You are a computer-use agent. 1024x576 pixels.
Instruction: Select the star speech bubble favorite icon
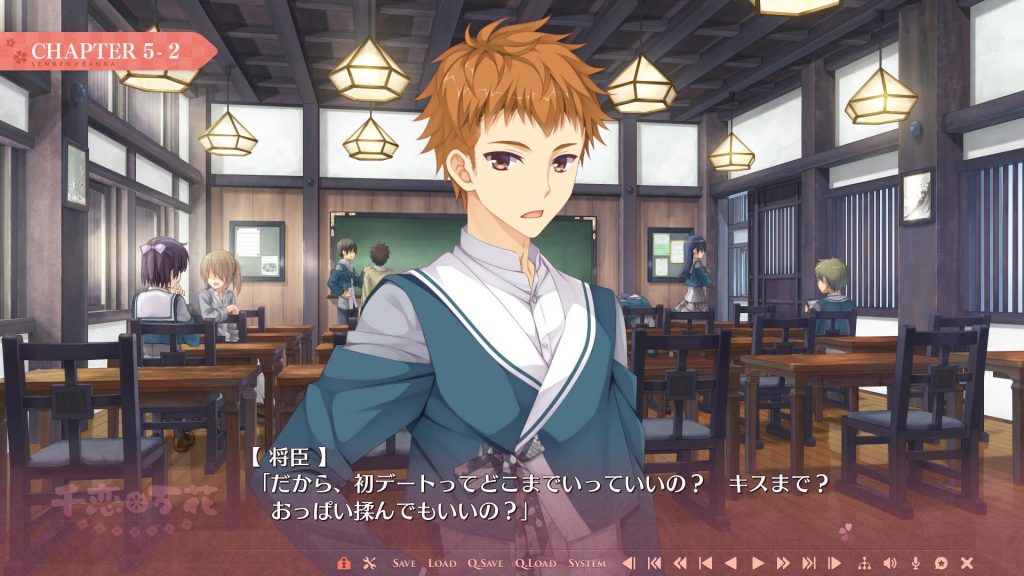pos(941,563)
